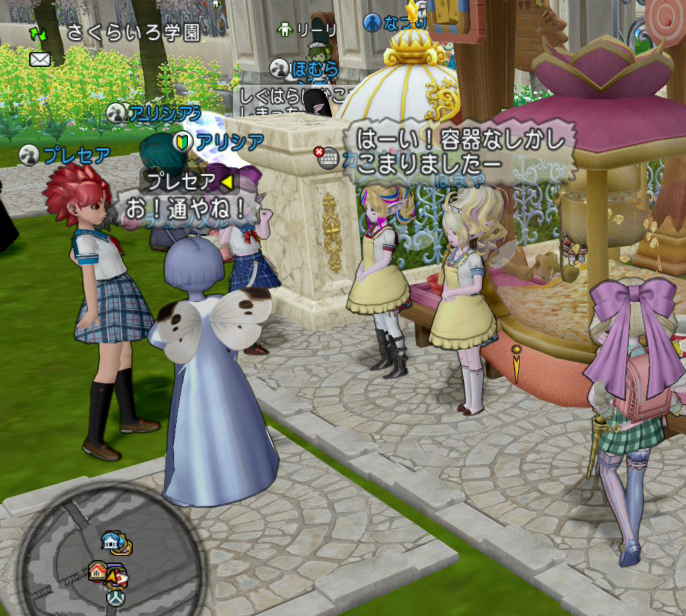This screenshot has height=616, width=686.
Task: Click the green connection status icon
Action: point(38,34)
